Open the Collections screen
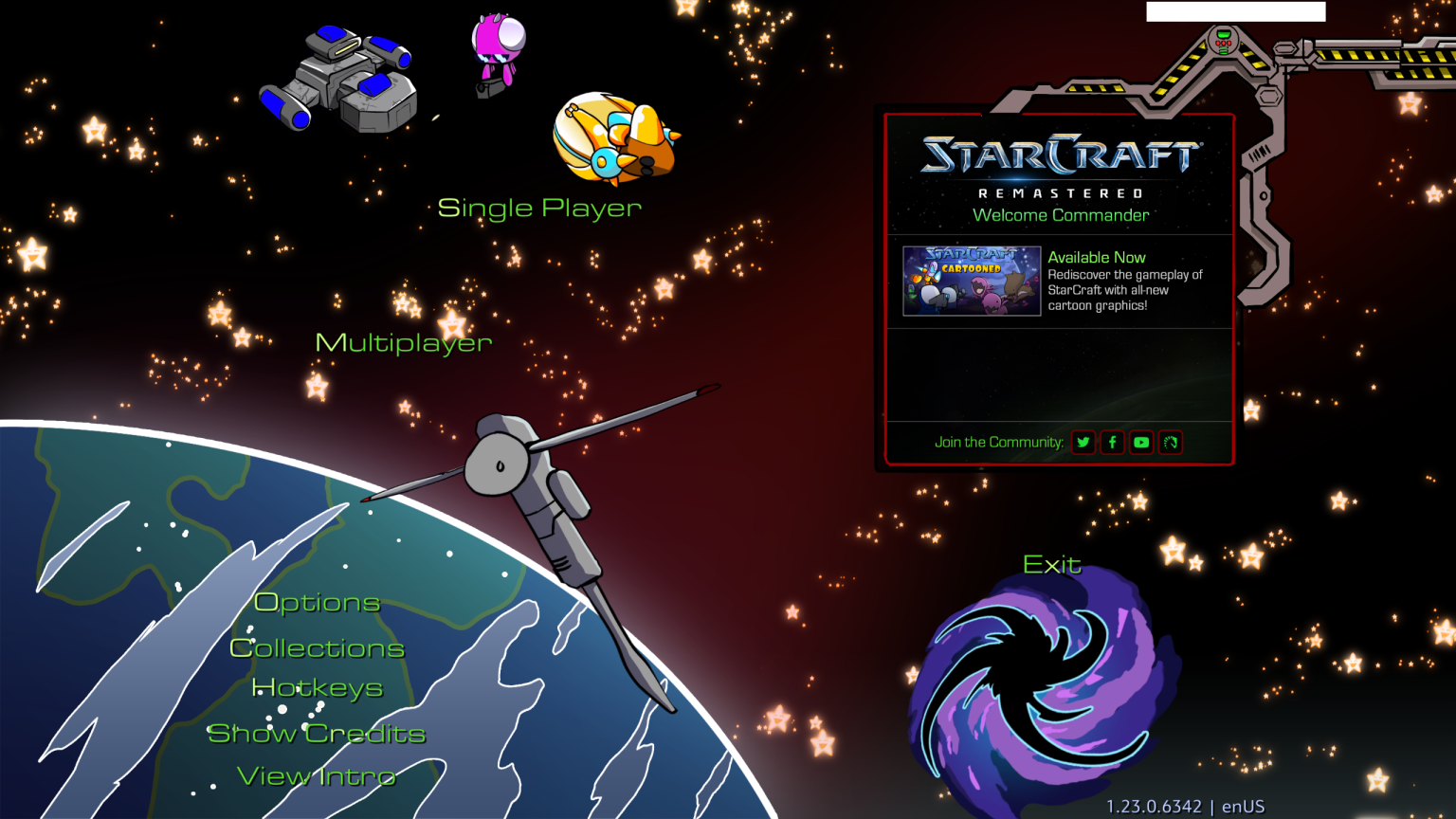This screenshot has height=819, width=1456. click(317, 648)
